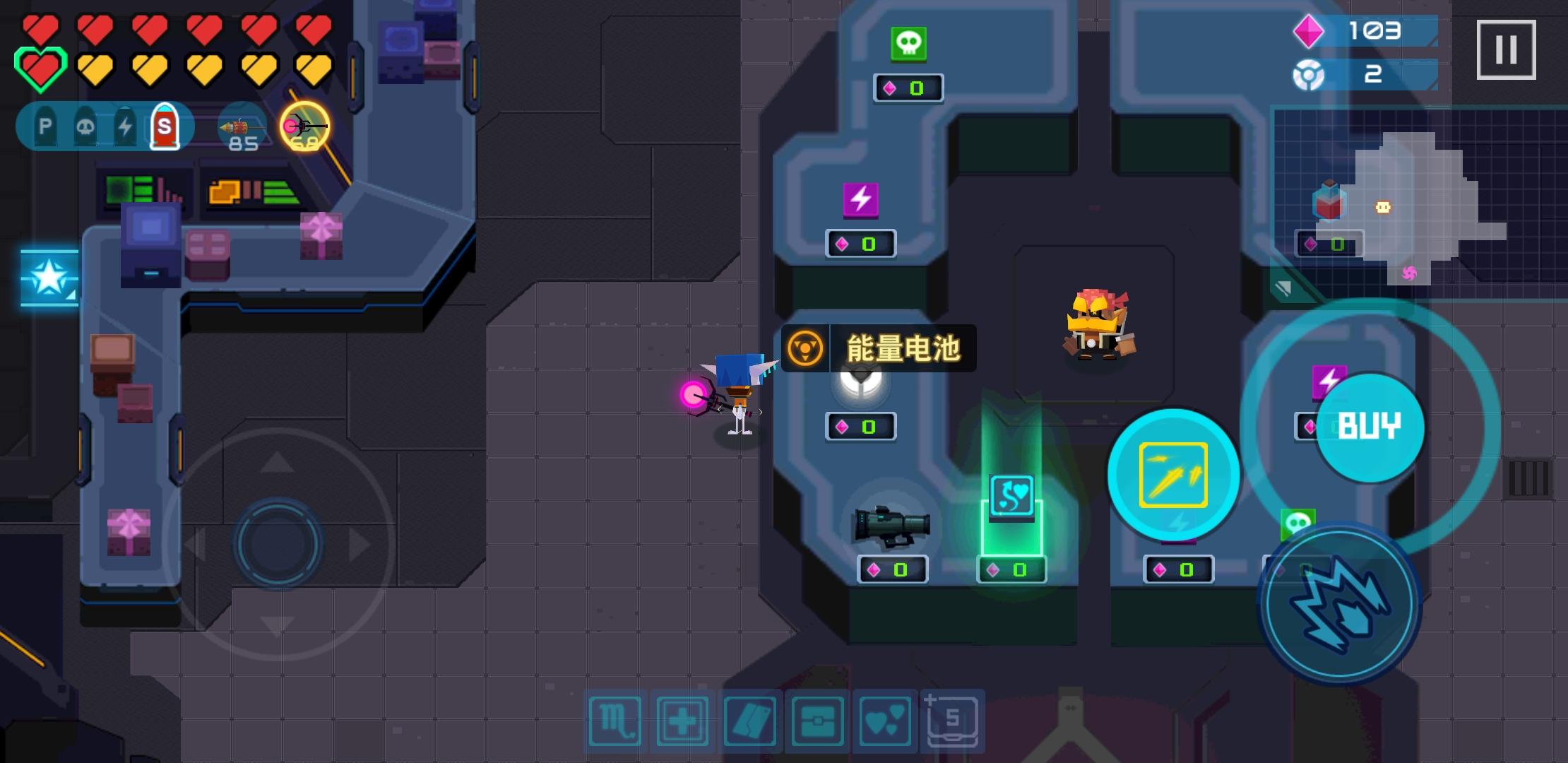Select the Scorpio icon in the bottom toolbar
Viewport: 1568px width, 763px height.
[615, 720]
